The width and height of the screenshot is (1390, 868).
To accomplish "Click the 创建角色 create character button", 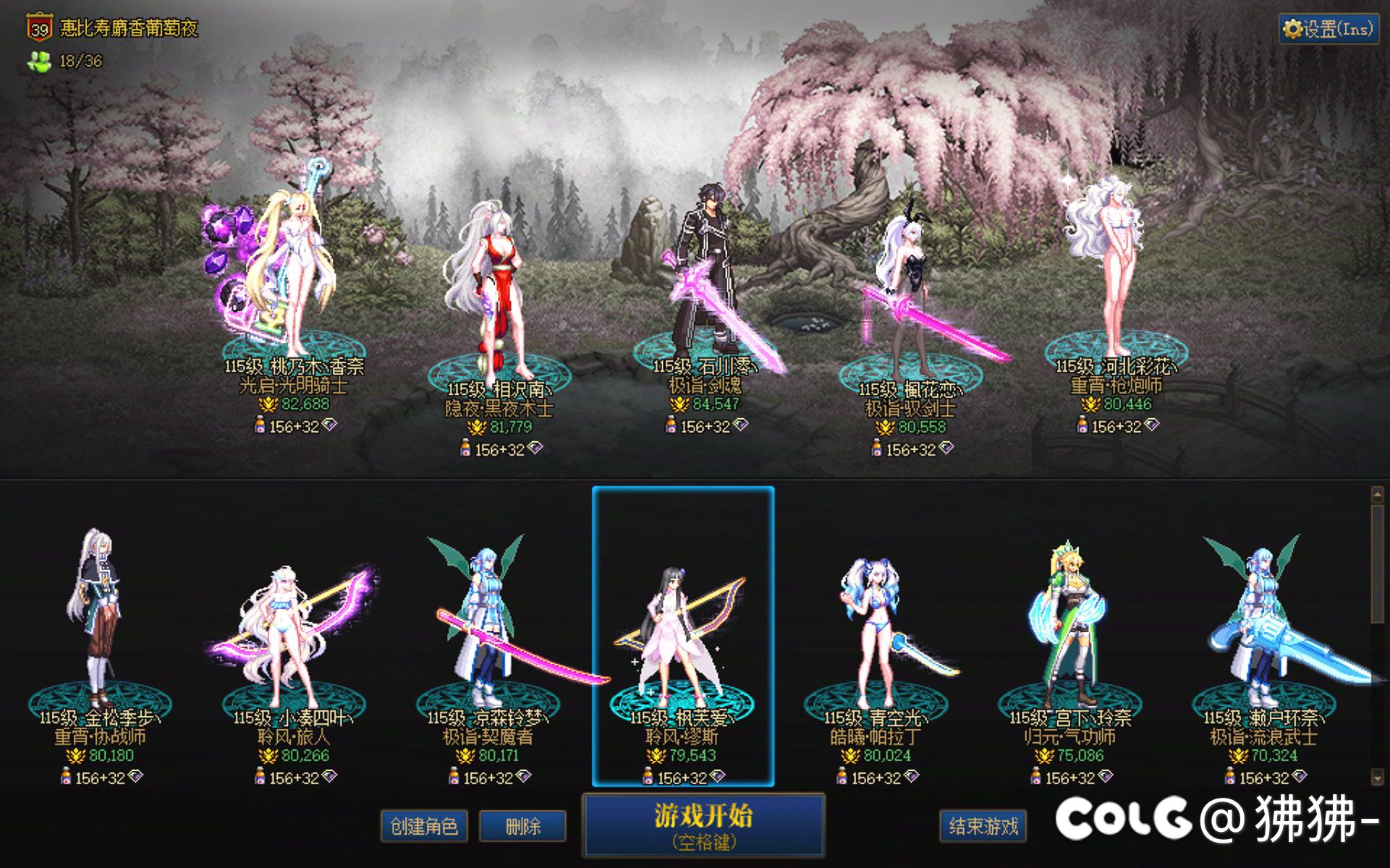I will point(426,825).
